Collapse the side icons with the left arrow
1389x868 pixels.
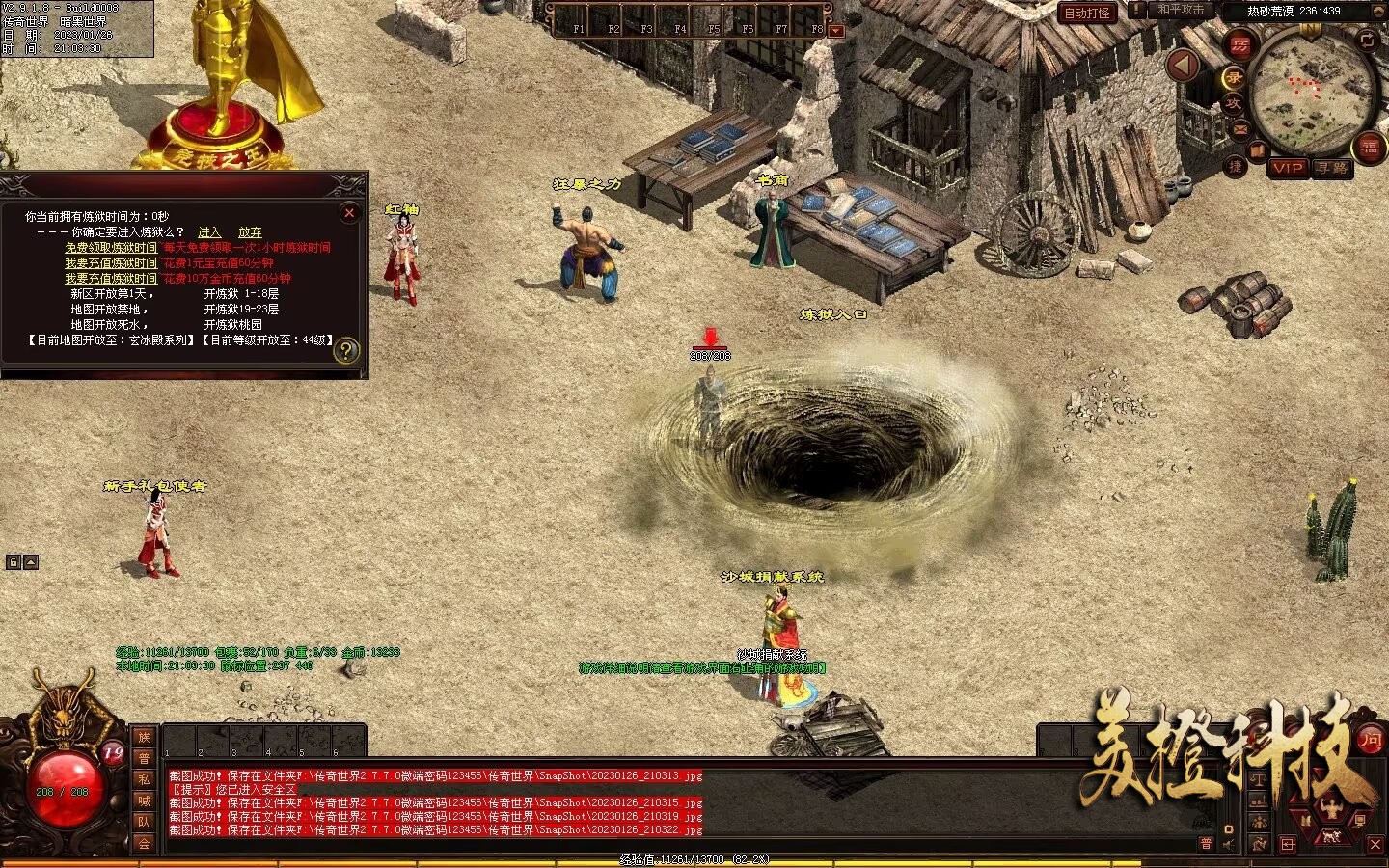pyautogui.click(x=1184, y=66)
